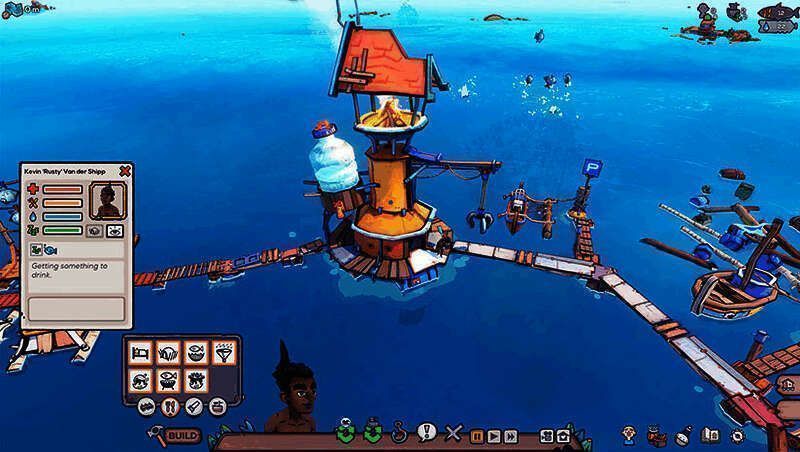Pause the game speed
The image size is (800, 452).
click(x=478, y=436)
